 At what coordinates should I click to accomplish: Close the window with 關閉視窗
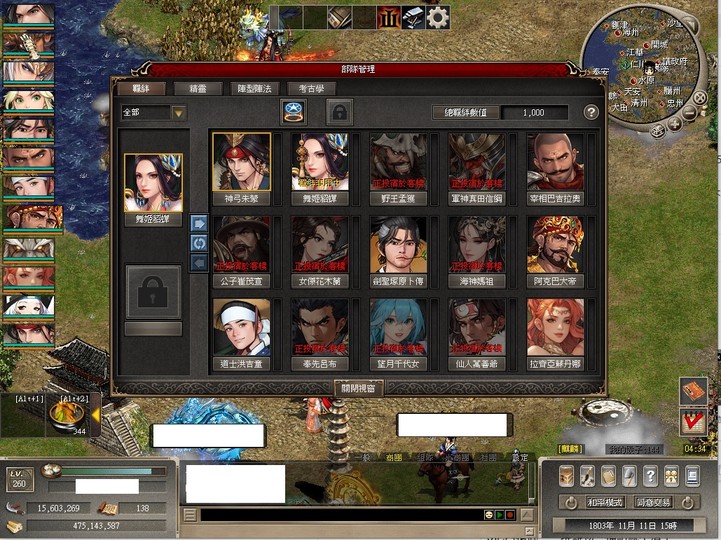coord(359,387)
